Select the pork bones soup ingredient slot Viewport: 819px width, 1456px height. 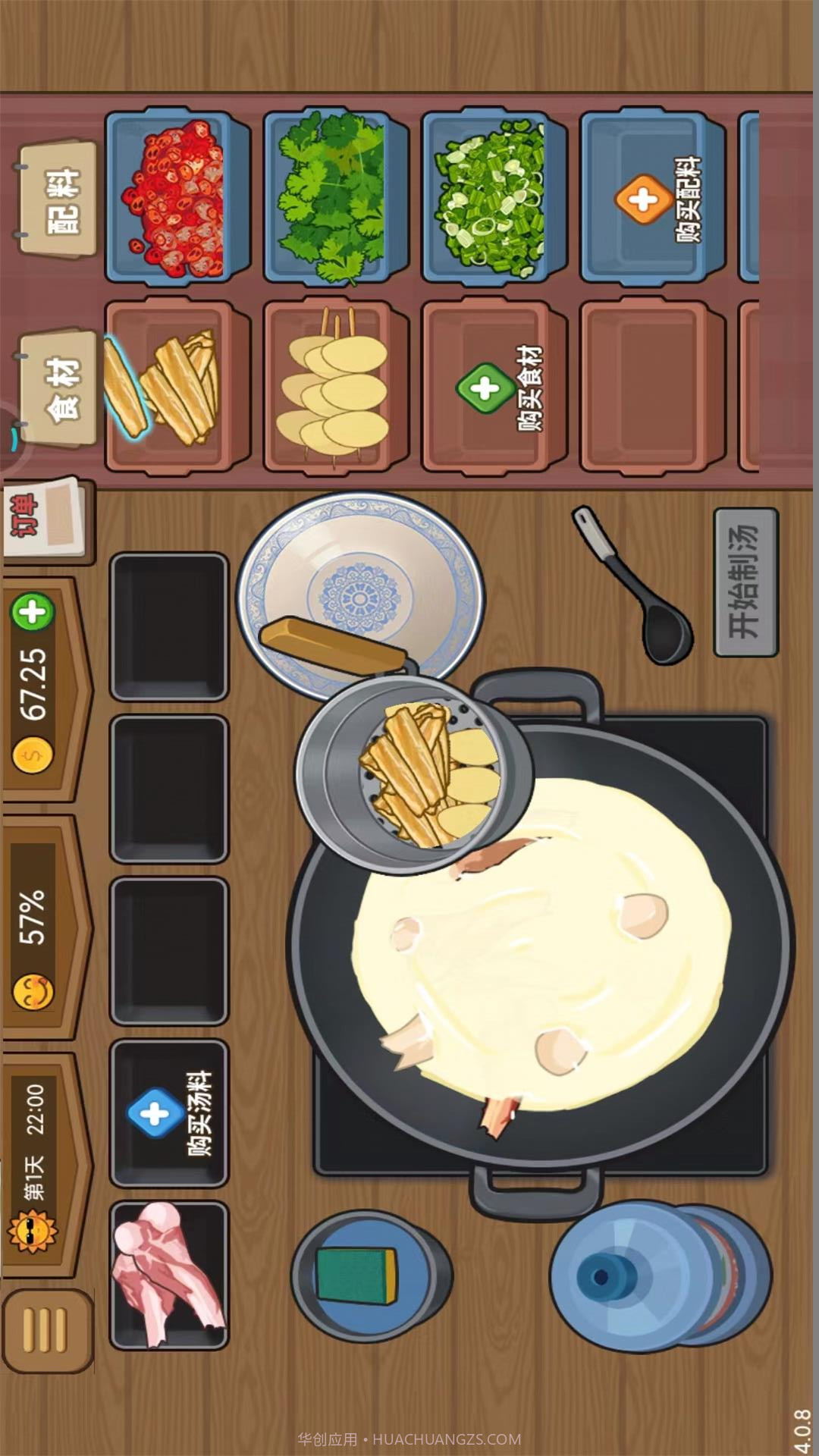[169, 1274]
